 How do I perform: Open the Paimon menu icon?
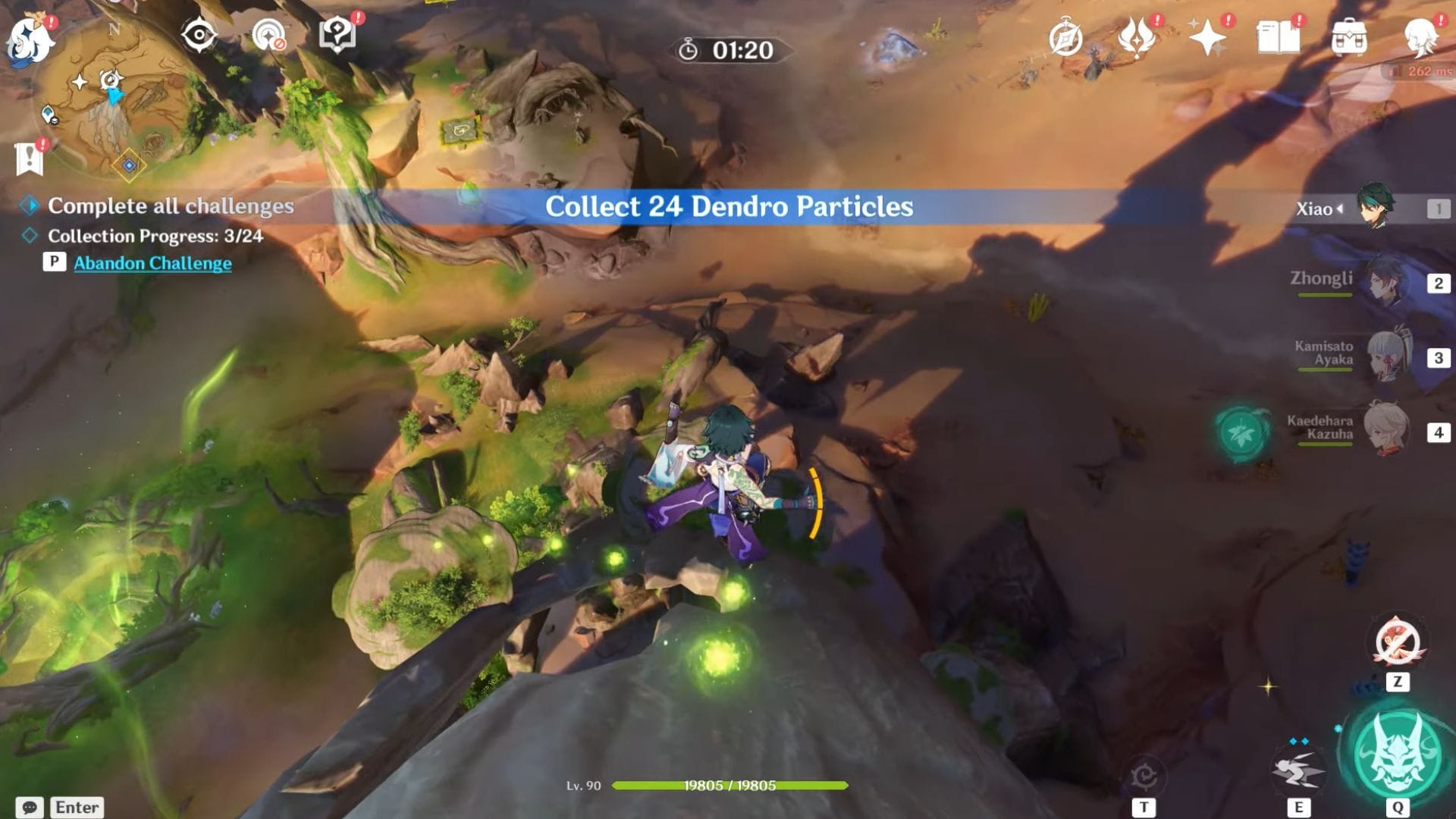click(29, 39)
